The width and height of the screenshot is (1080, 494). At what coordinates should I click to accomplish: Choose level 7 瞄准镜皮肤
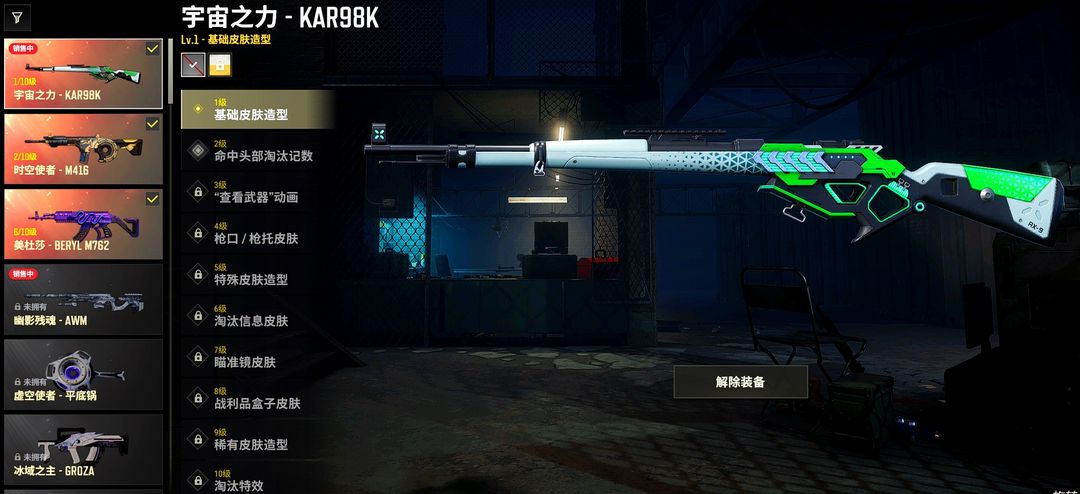[x=257, y=357]
